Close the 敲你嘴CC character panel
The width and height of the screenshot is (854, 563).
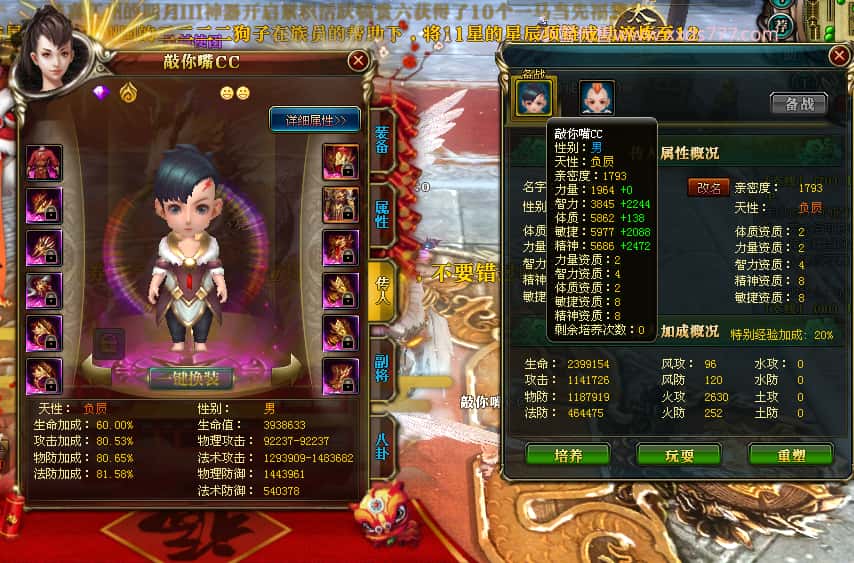click(358, 61)
